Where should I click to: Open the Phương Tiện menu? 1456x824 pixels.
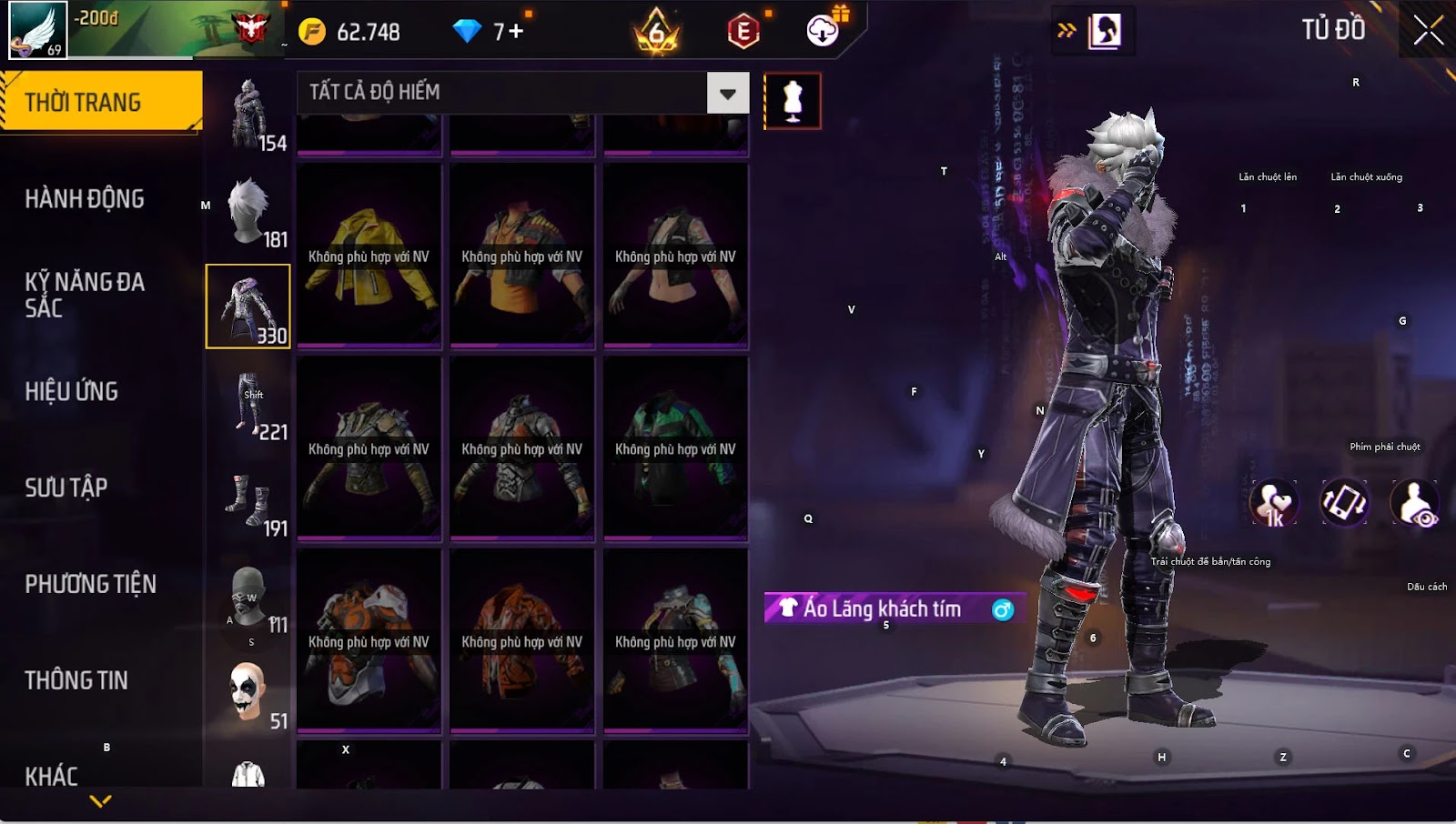click(90, 584)
